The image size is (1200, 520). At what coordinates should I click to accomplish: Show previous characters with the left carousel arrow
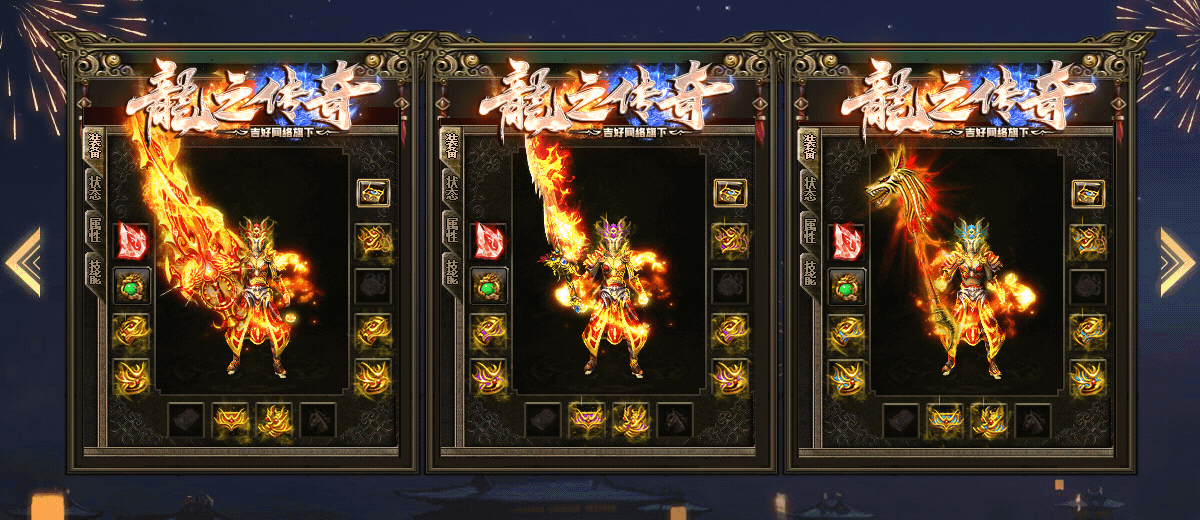(x=24, y=262)
